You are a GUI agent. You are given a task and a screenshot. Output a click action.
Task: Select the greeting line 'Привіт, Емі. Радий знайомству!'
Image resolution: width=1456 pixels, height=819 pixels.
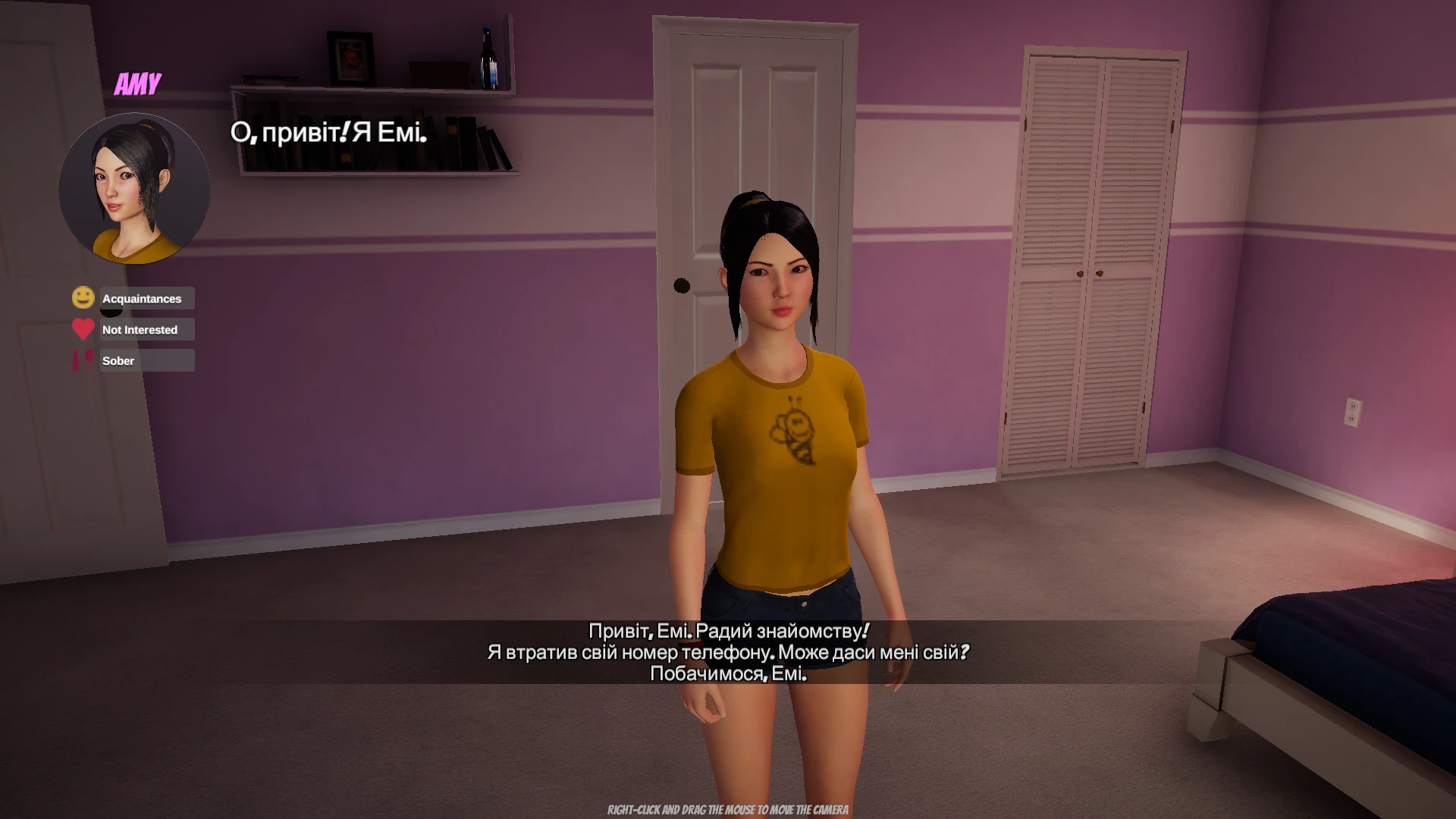click(x=728, y=629)
